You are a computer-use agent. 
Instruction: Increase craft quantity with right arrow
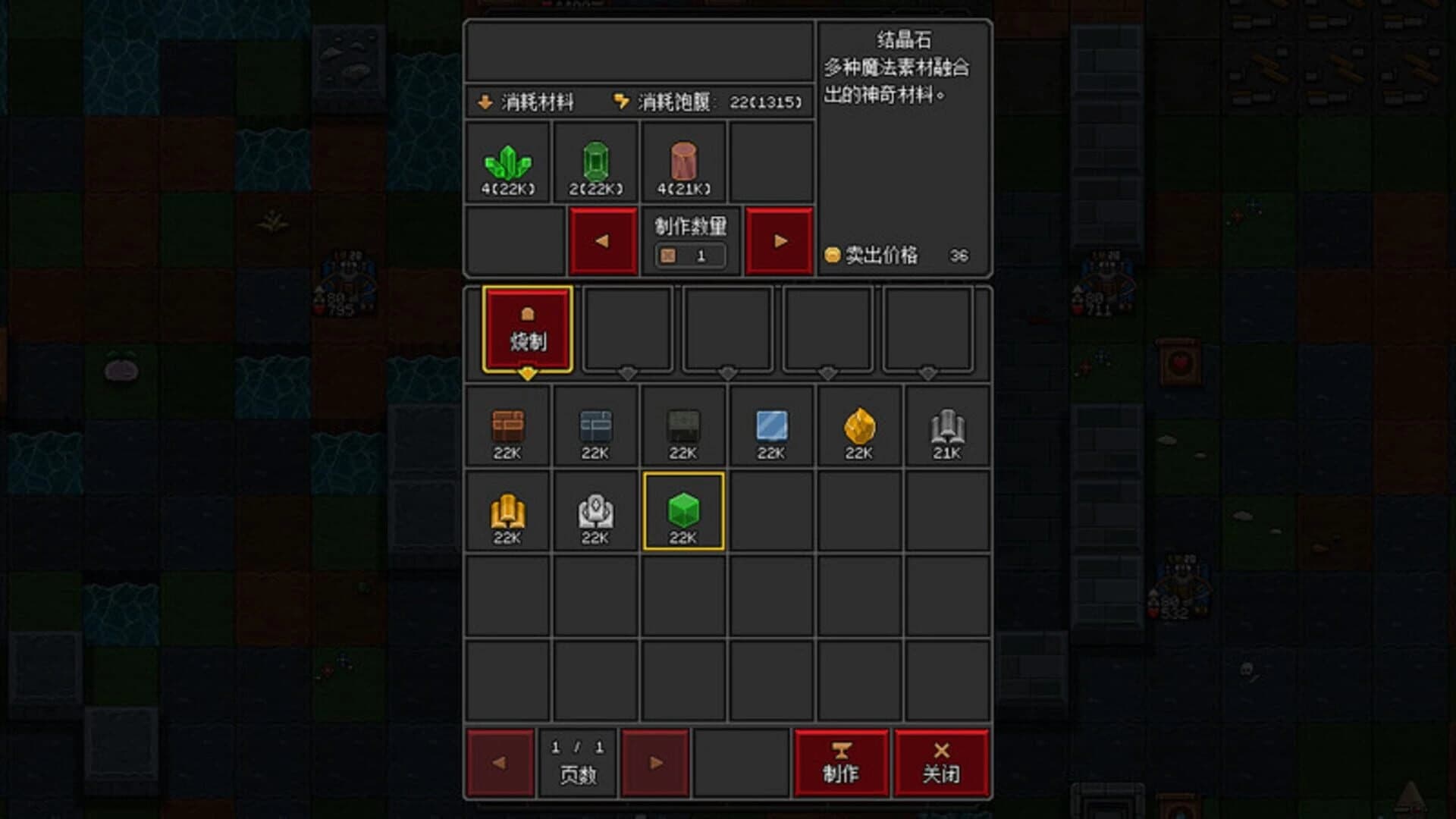pyautogui.click(x=778, y=240)
